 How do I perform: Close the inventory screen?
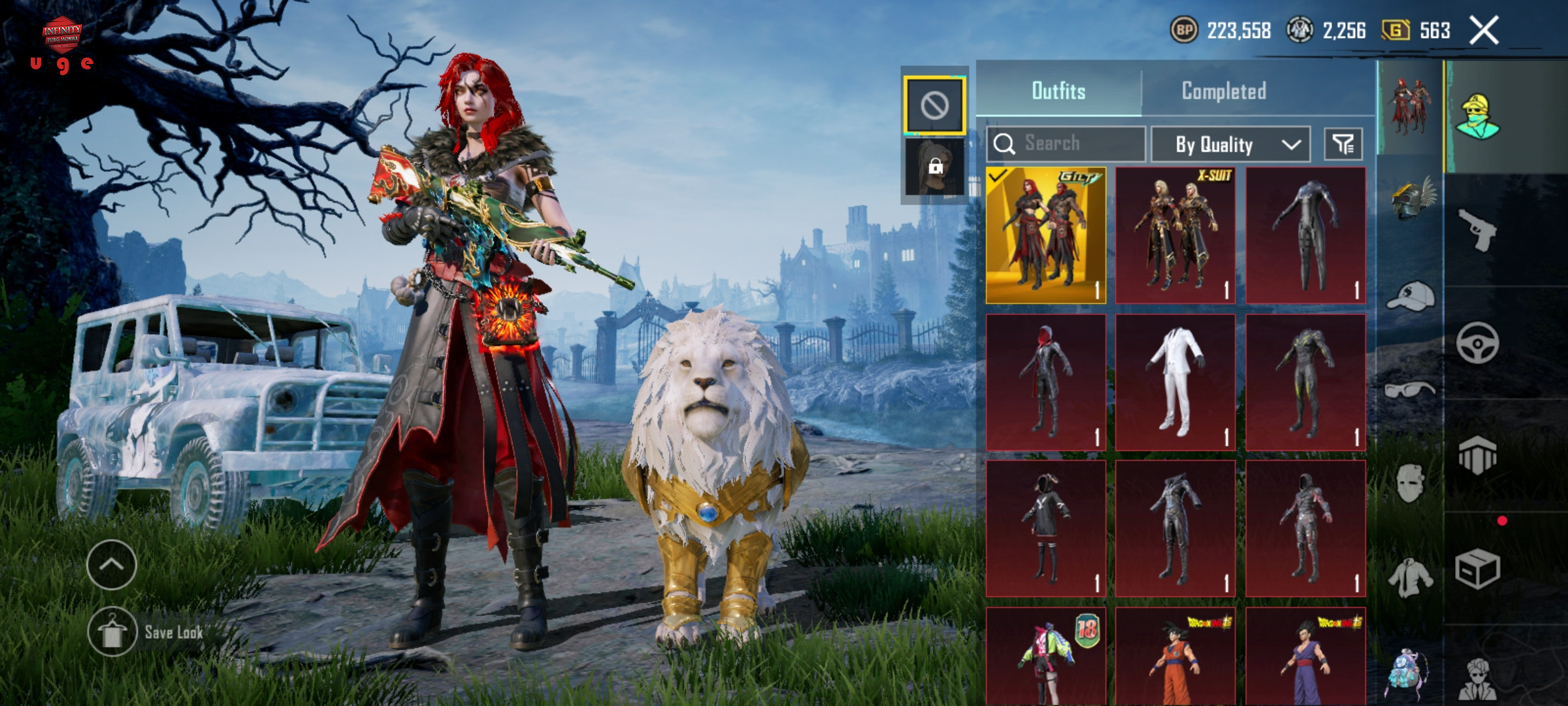(1484, 31)
